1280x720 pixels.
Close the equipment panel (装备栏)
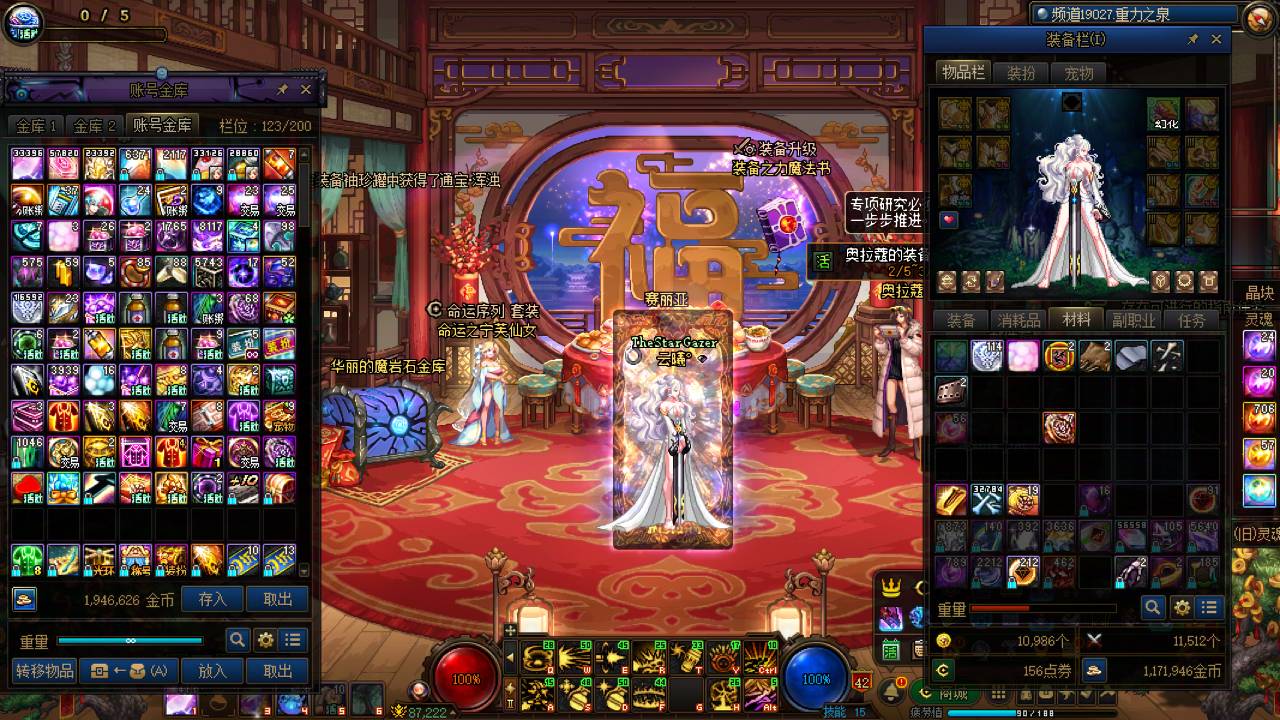(1216, 39)
